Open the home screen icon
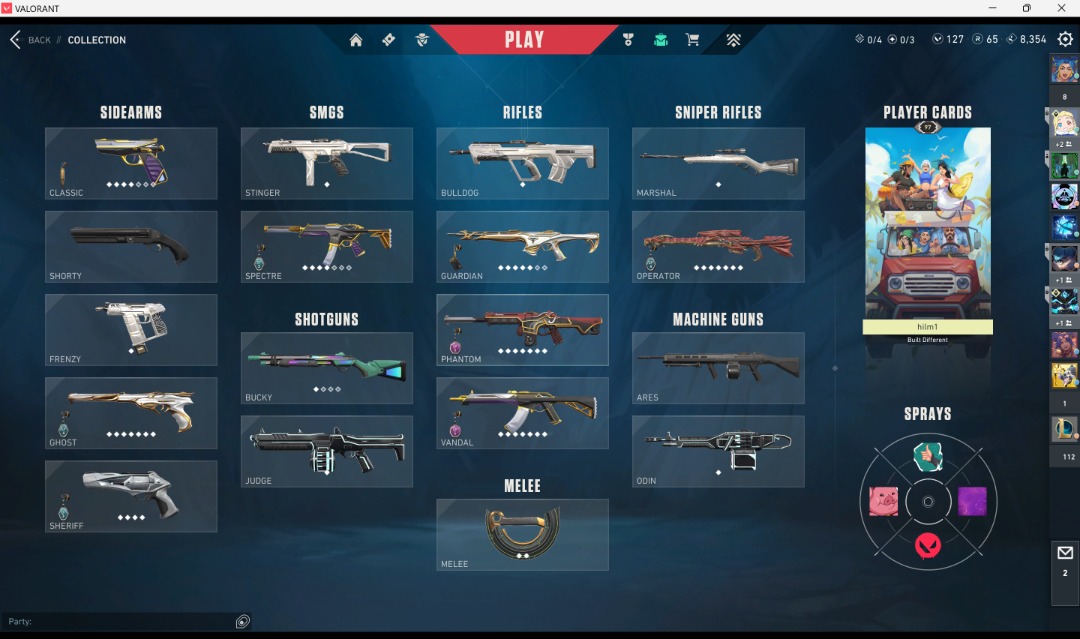Viewport: 1080px width, 639px height. (356, 40)
